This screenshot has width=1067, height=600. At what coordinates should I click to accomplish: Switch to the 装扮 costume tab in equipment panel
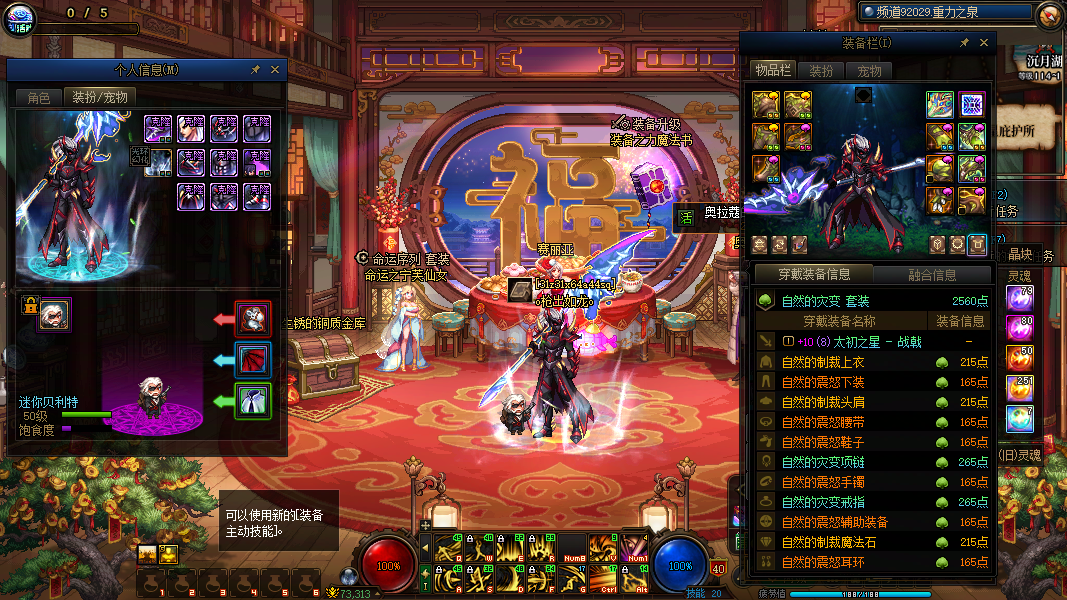tap(821, 71)
